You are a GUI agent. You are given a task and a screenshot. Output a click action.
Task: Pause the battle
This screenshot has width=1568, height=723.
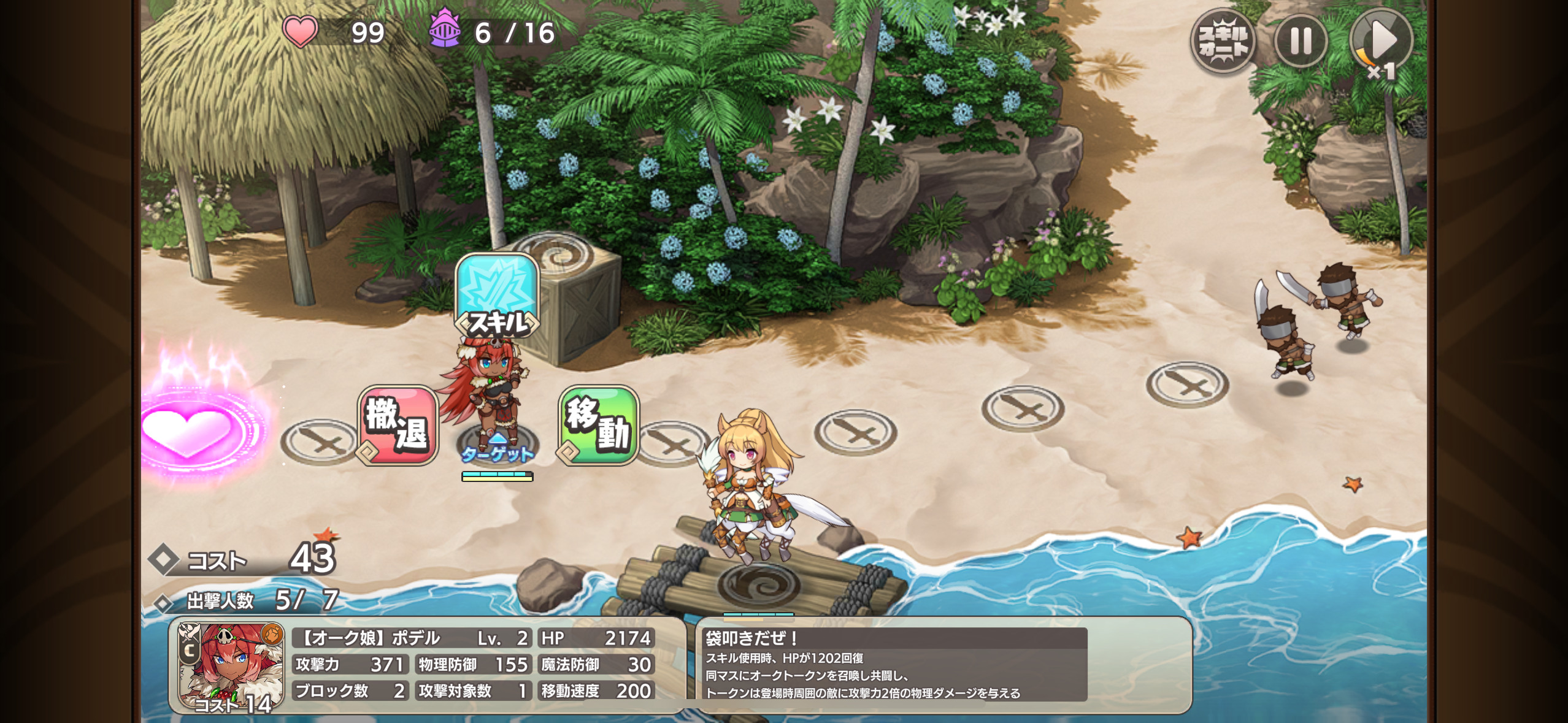1301,42
